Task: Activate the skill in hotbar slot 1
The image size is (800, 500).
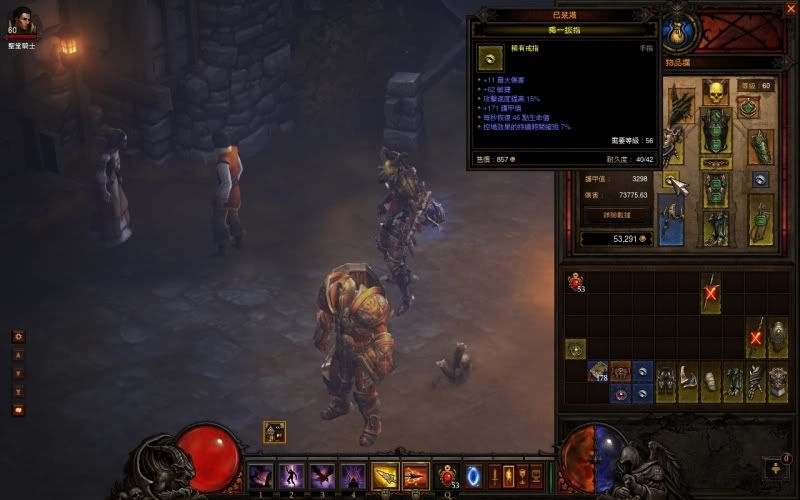Action: [261, 476]
